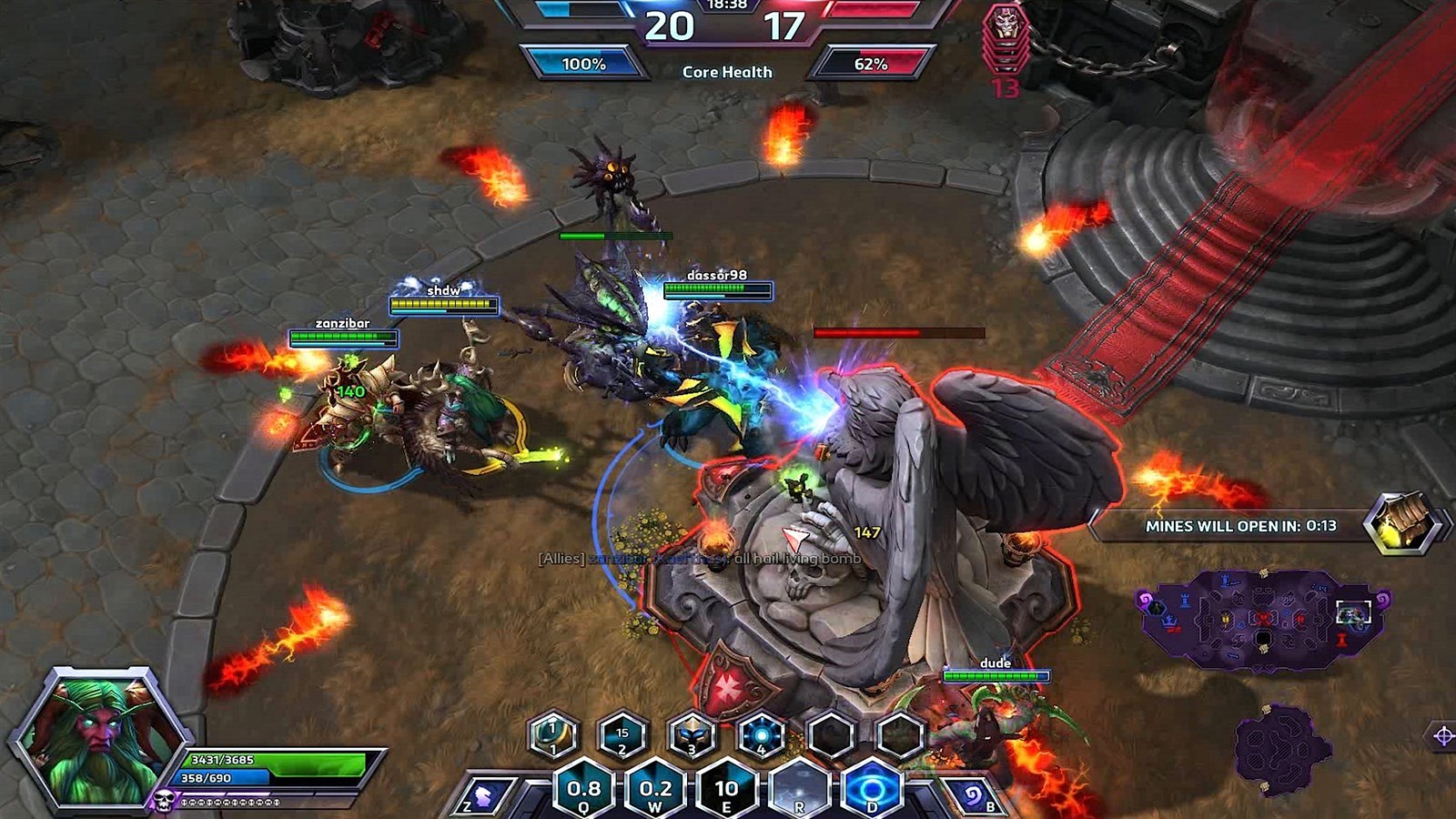Click the upper minimap showing the battlefield

pos(1260,619)
